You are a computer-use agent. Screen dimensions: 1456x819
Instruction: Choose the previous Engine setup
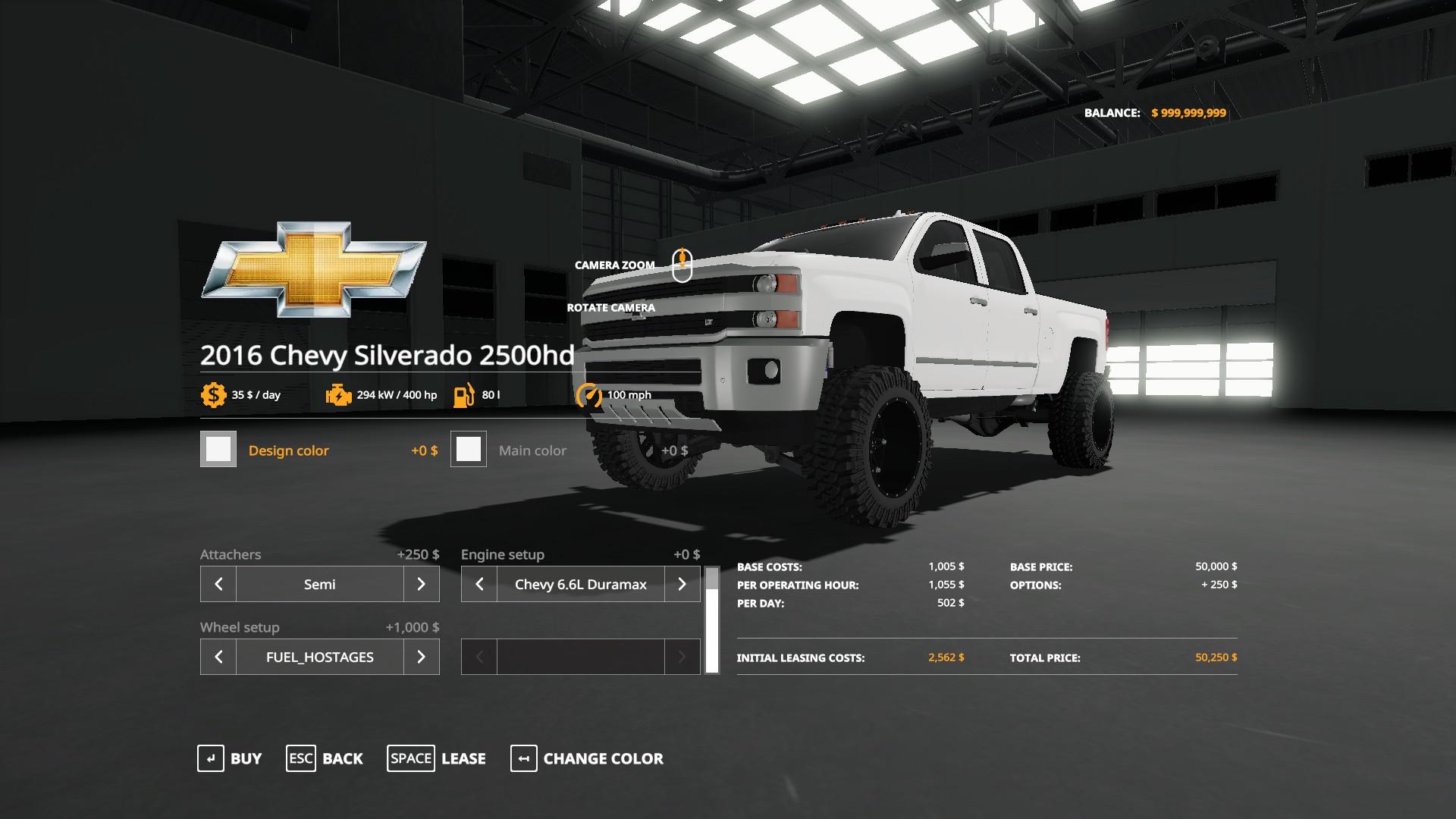coord(479,584)
